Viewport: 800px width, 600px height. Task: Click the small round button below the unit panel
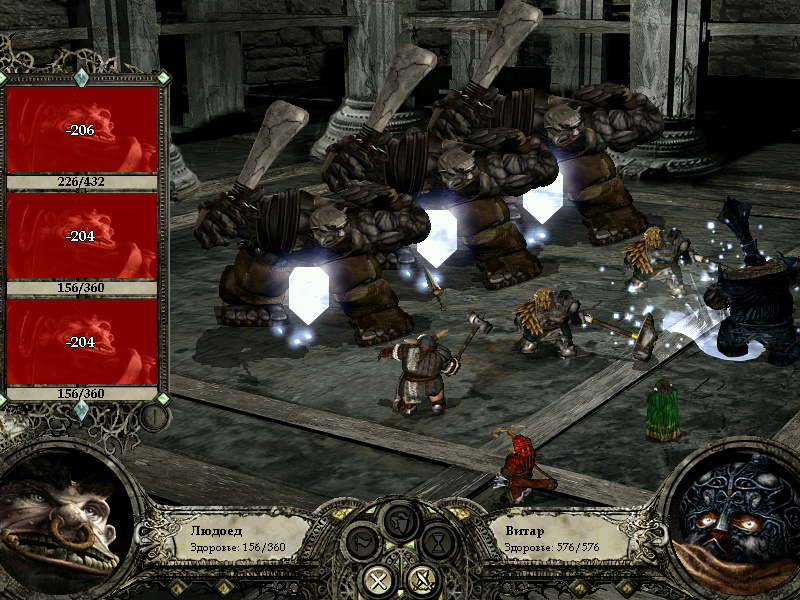pos(154,416)
